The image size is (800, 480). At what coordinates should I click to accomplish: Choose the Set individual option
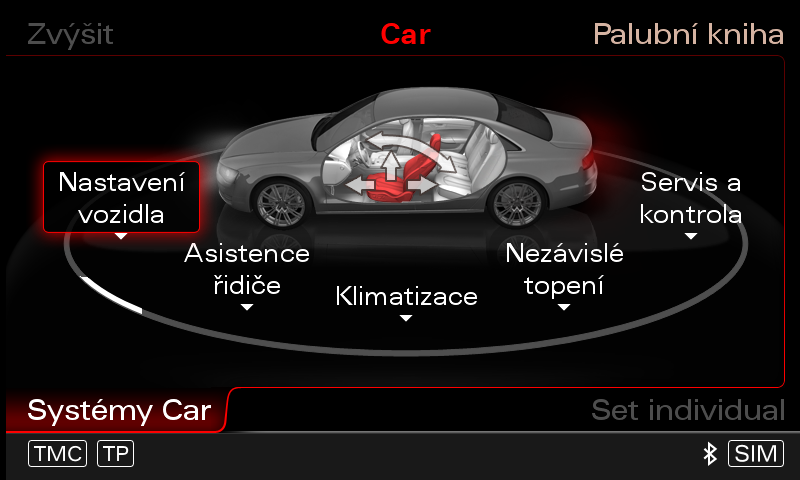[687, 410]
